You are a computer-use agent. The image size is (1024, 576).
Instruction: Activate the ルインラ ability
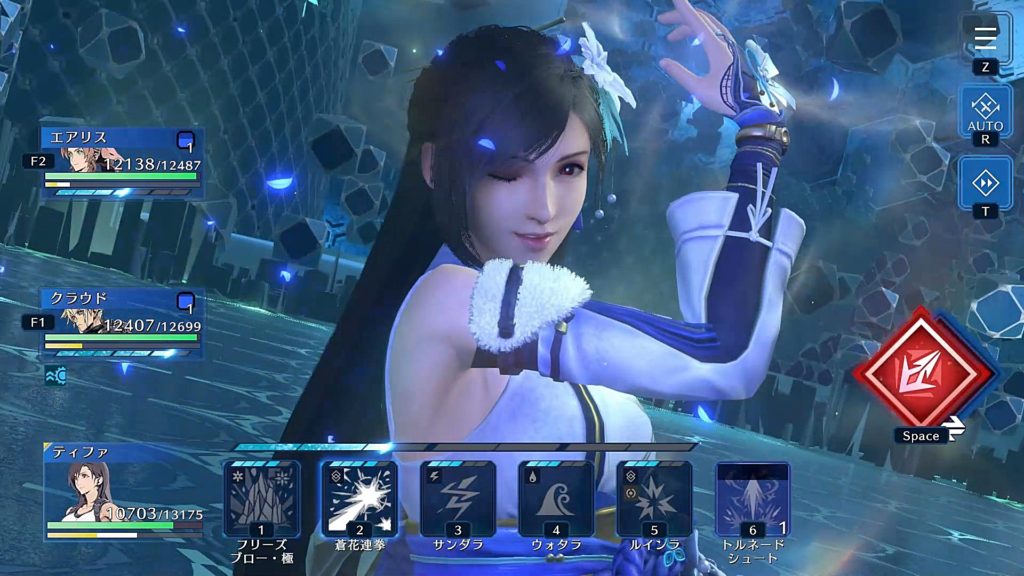click(x=654, y=498)
